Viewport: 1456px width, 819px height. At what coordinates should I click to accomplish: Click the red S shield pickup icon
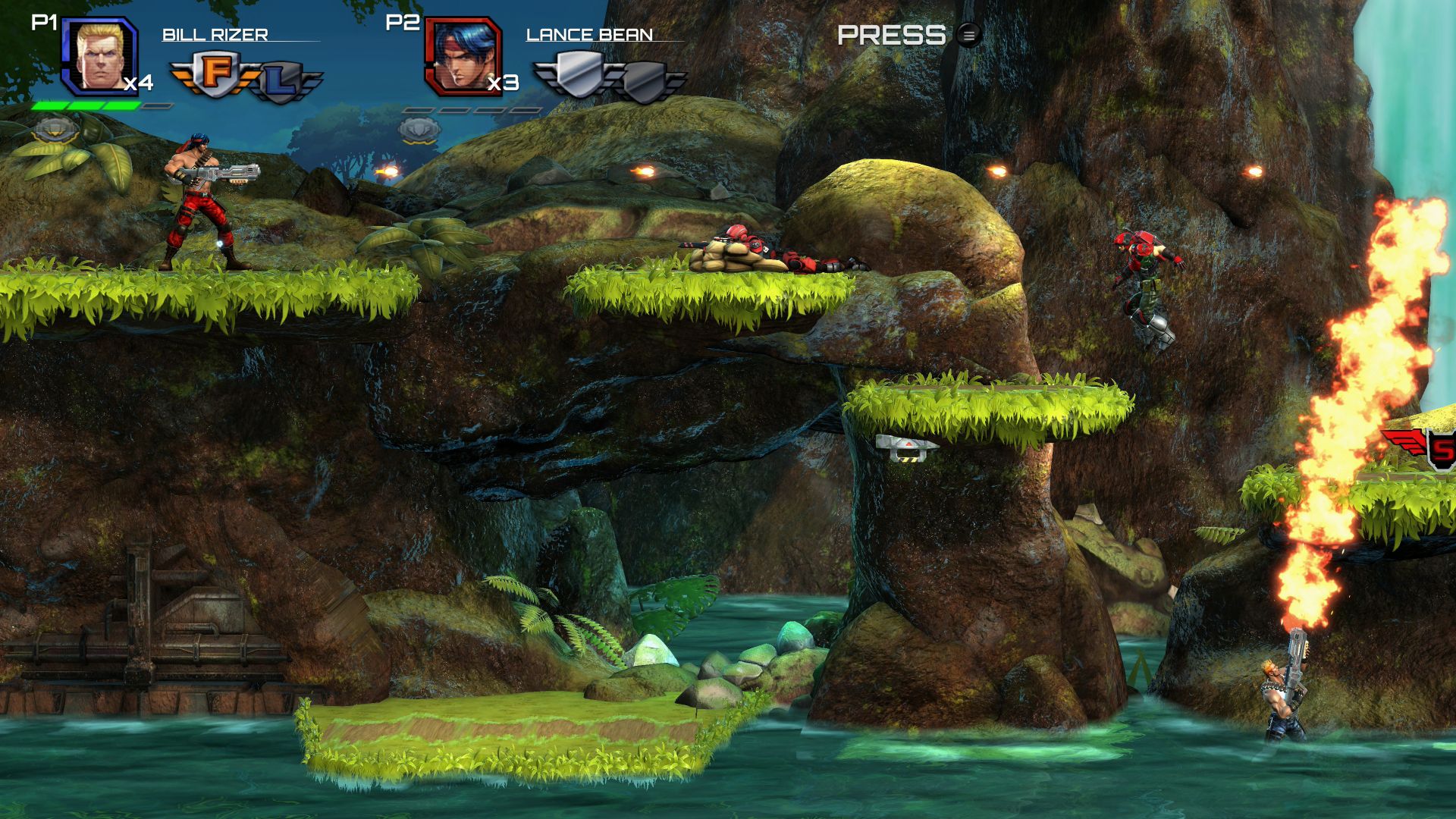pos(1442,447)
